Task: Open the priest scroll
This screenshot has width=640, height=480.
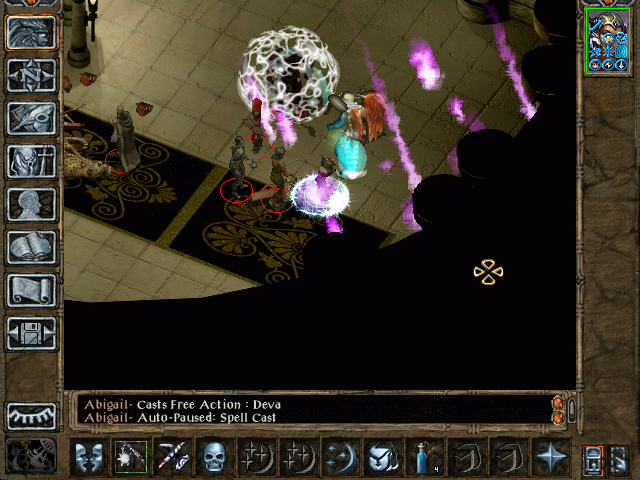Action: 32,290
